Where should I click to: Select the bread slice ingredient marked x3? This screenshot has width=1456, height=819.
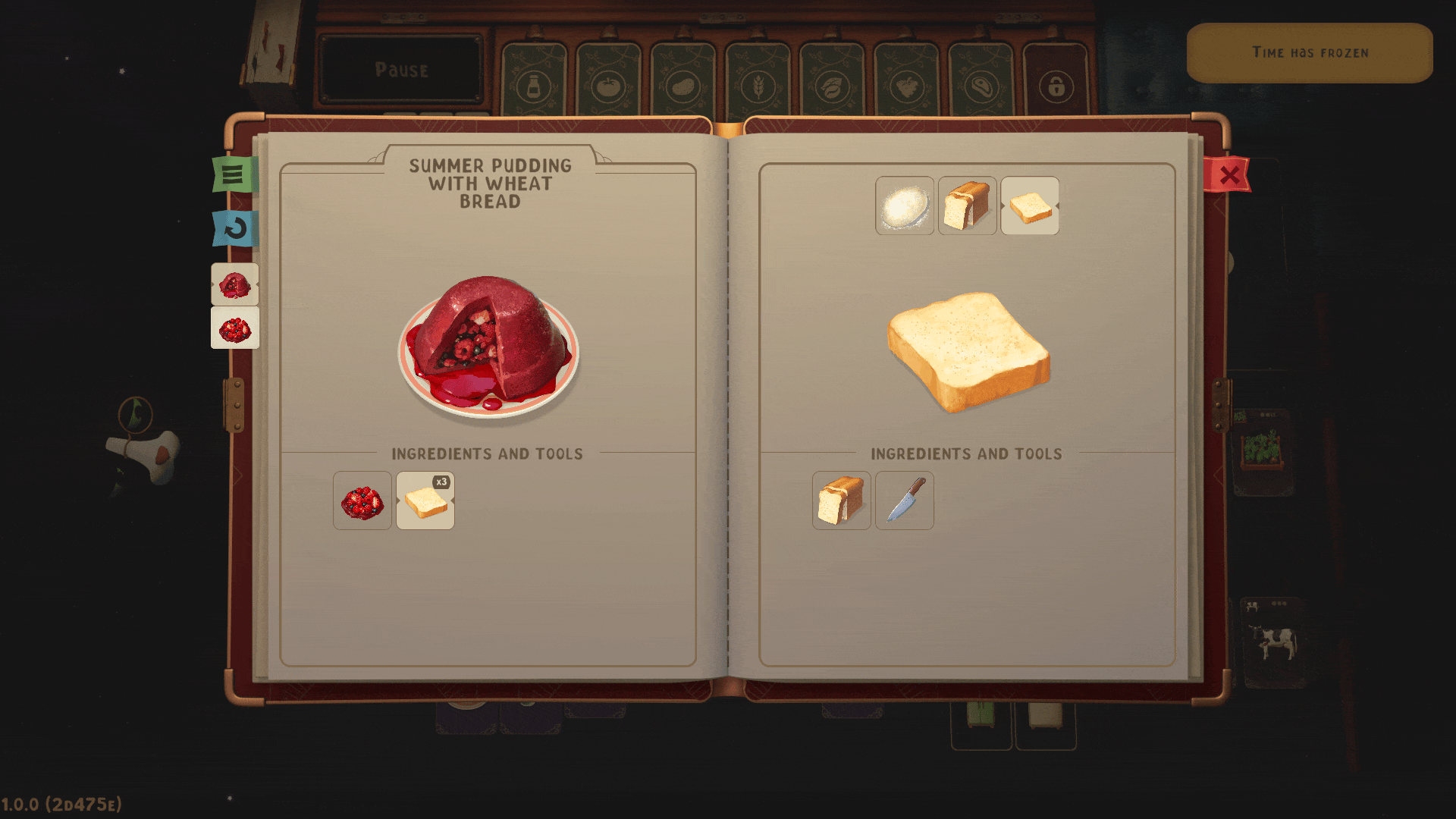coord(425,500)
